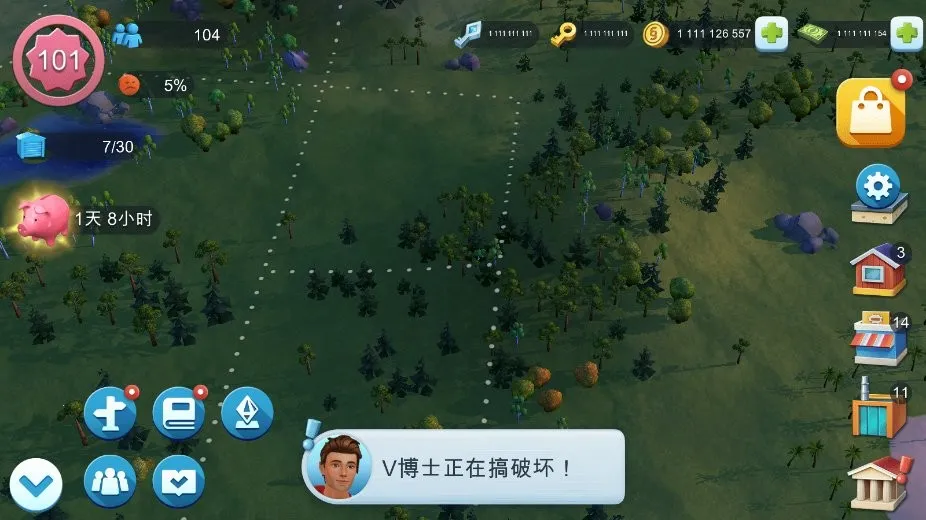
Task: Collapse the menu with the down chevron
Action: pyautogui.click(x=37, y=484)
